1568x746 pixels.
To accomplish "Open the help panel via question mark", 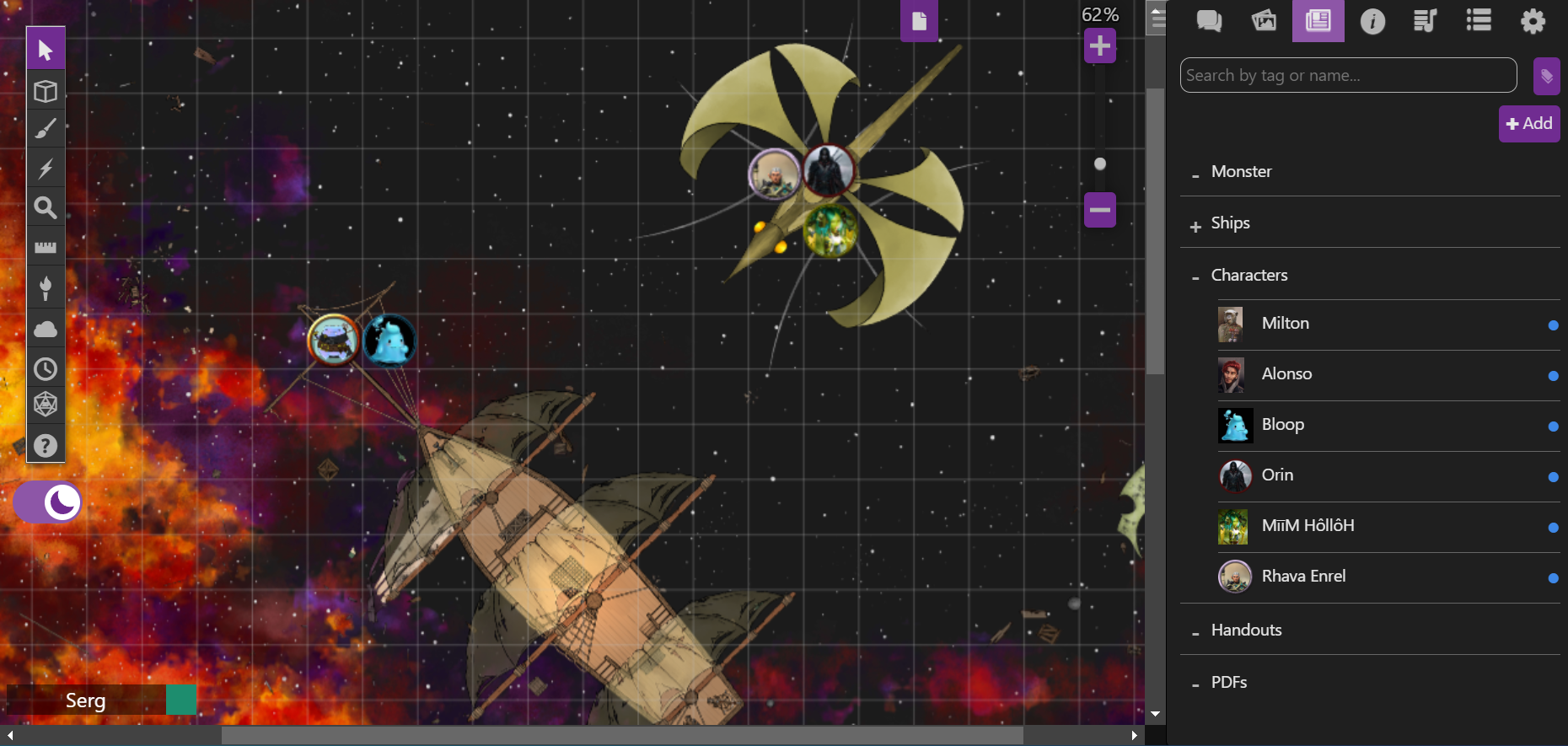I will [46, 445].
